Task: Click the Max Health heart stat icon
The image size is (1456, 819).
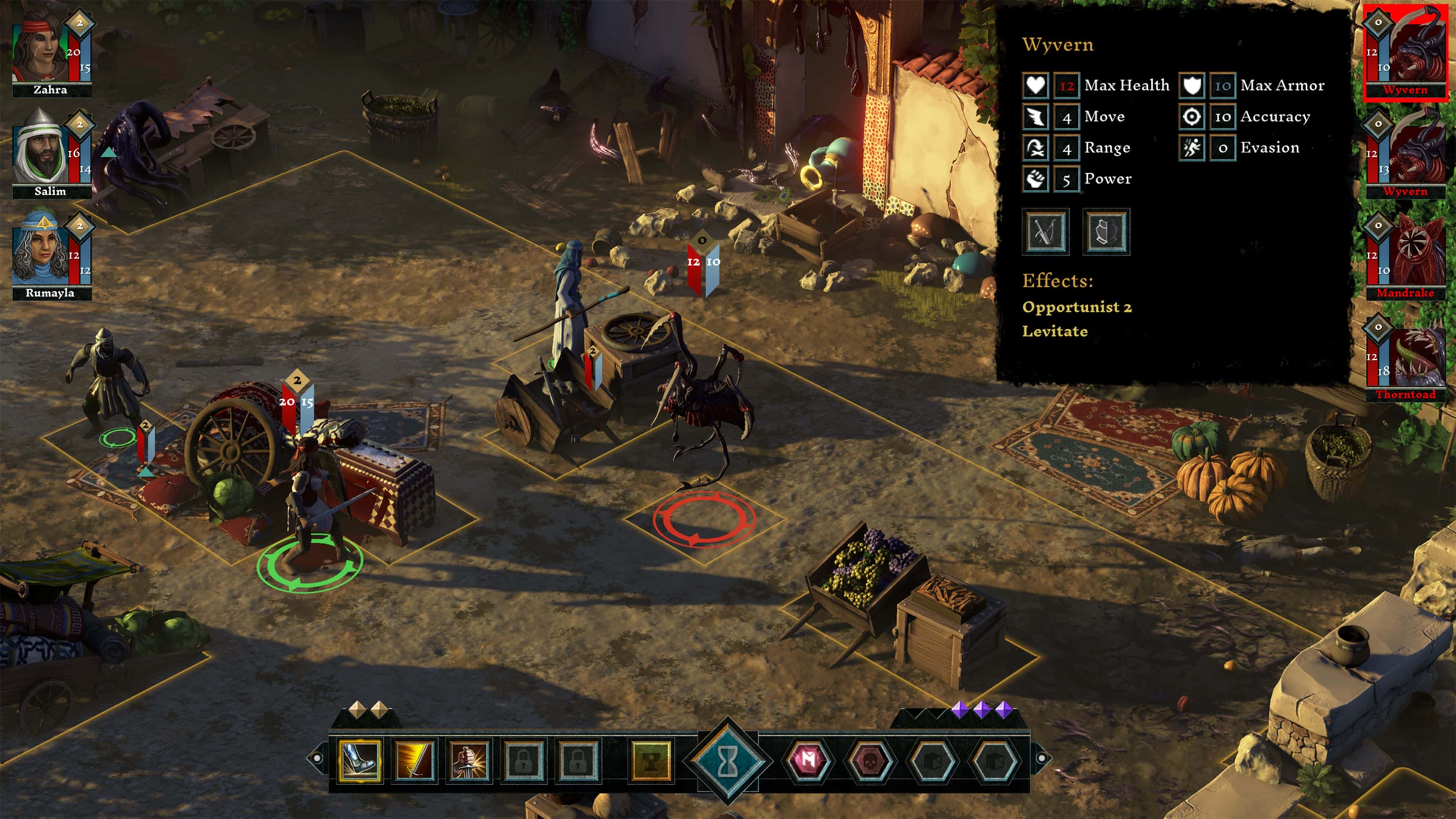Action: click(x=1035, y=85)
